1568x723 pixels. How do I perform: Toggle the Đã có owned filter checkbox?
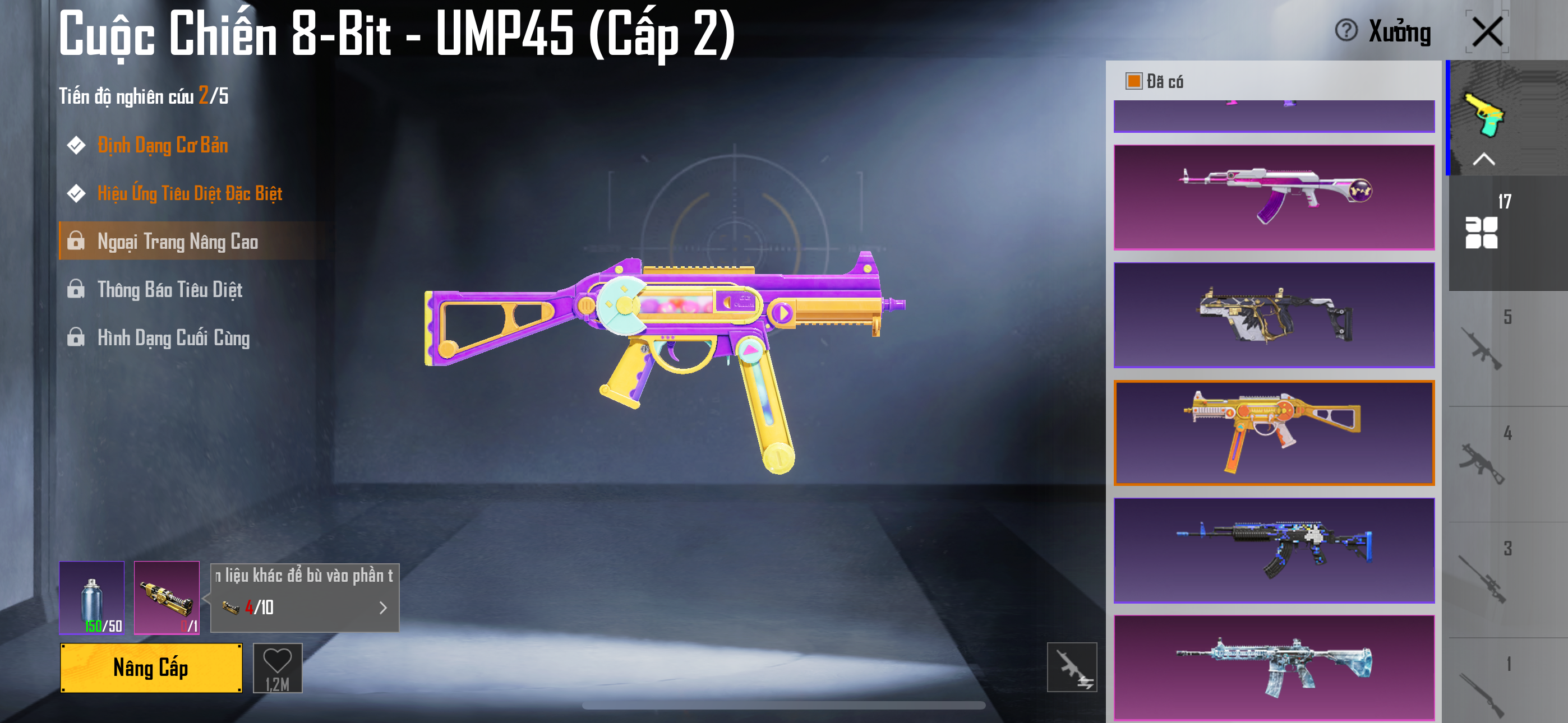point(1133,81)
